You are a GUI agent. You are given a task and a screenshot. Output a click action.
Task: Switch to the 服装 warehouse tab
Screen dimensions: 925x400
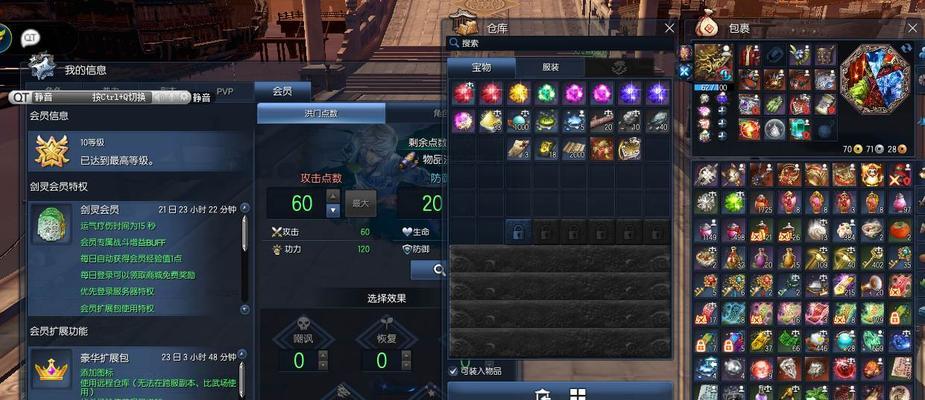pyautogui.click(x=550, y=67)
